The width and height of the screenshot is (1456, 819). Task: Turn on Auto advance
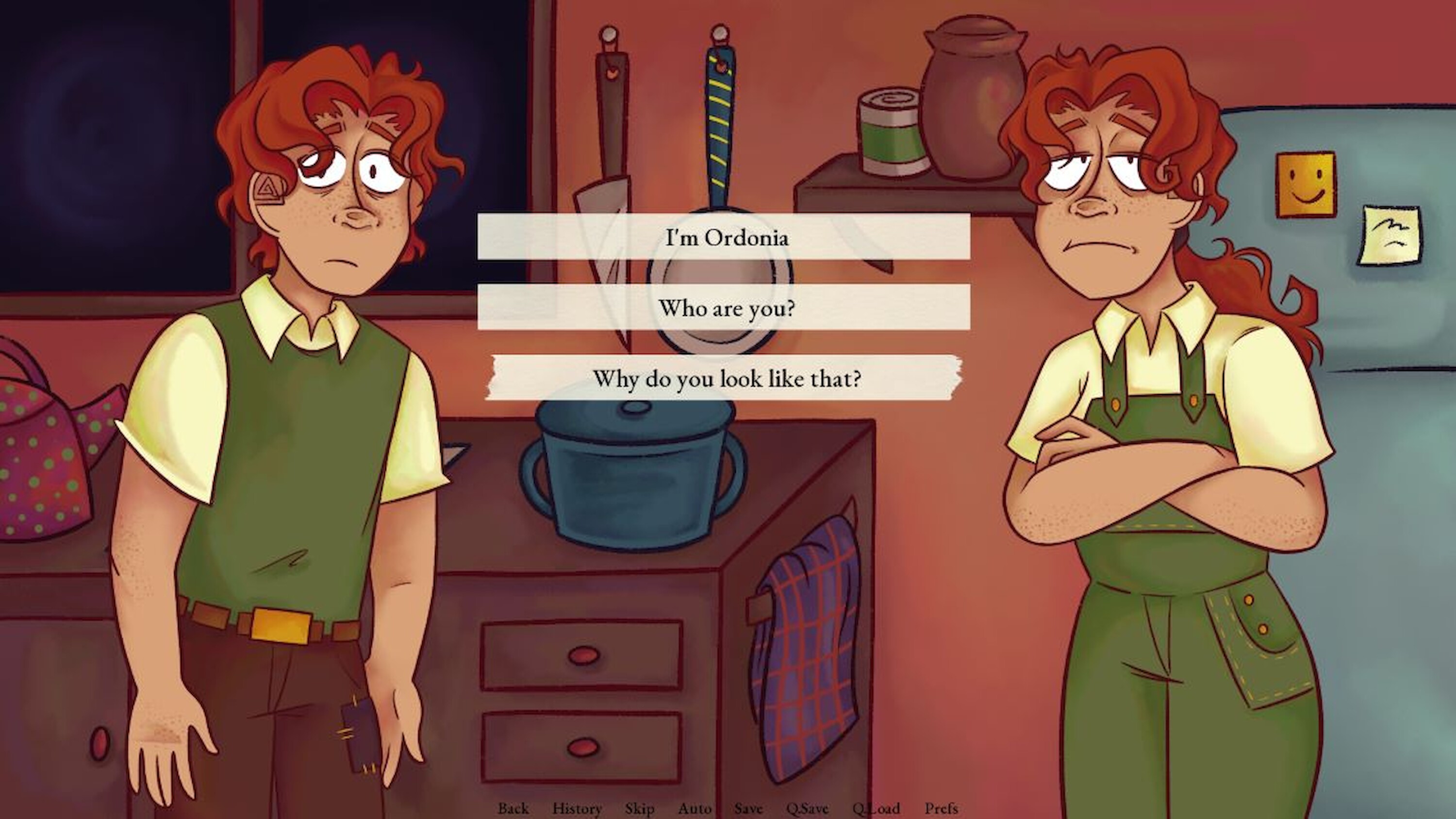[x=694, y=808]
